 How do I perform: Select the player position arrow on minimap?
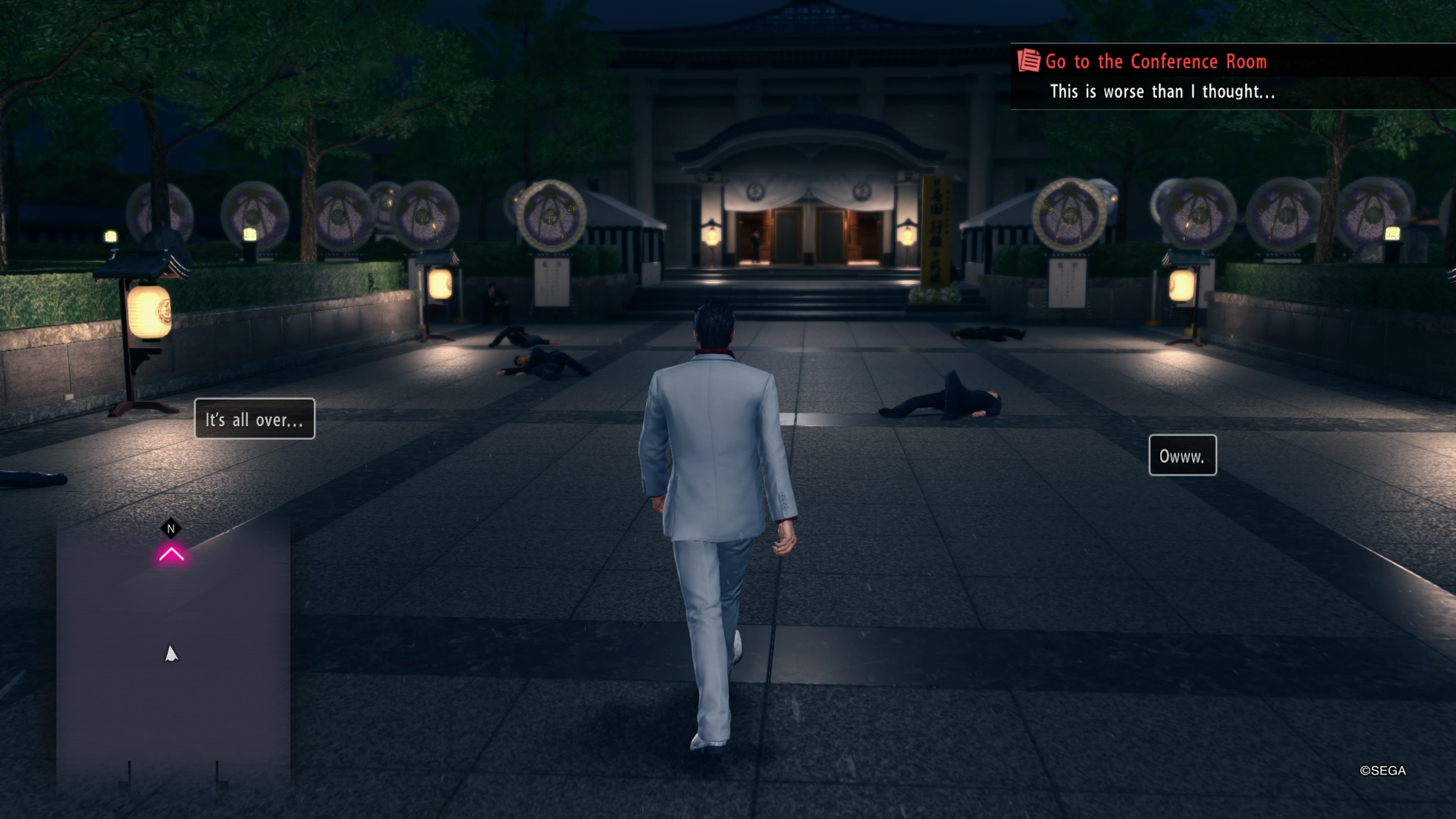click(171, 654)
